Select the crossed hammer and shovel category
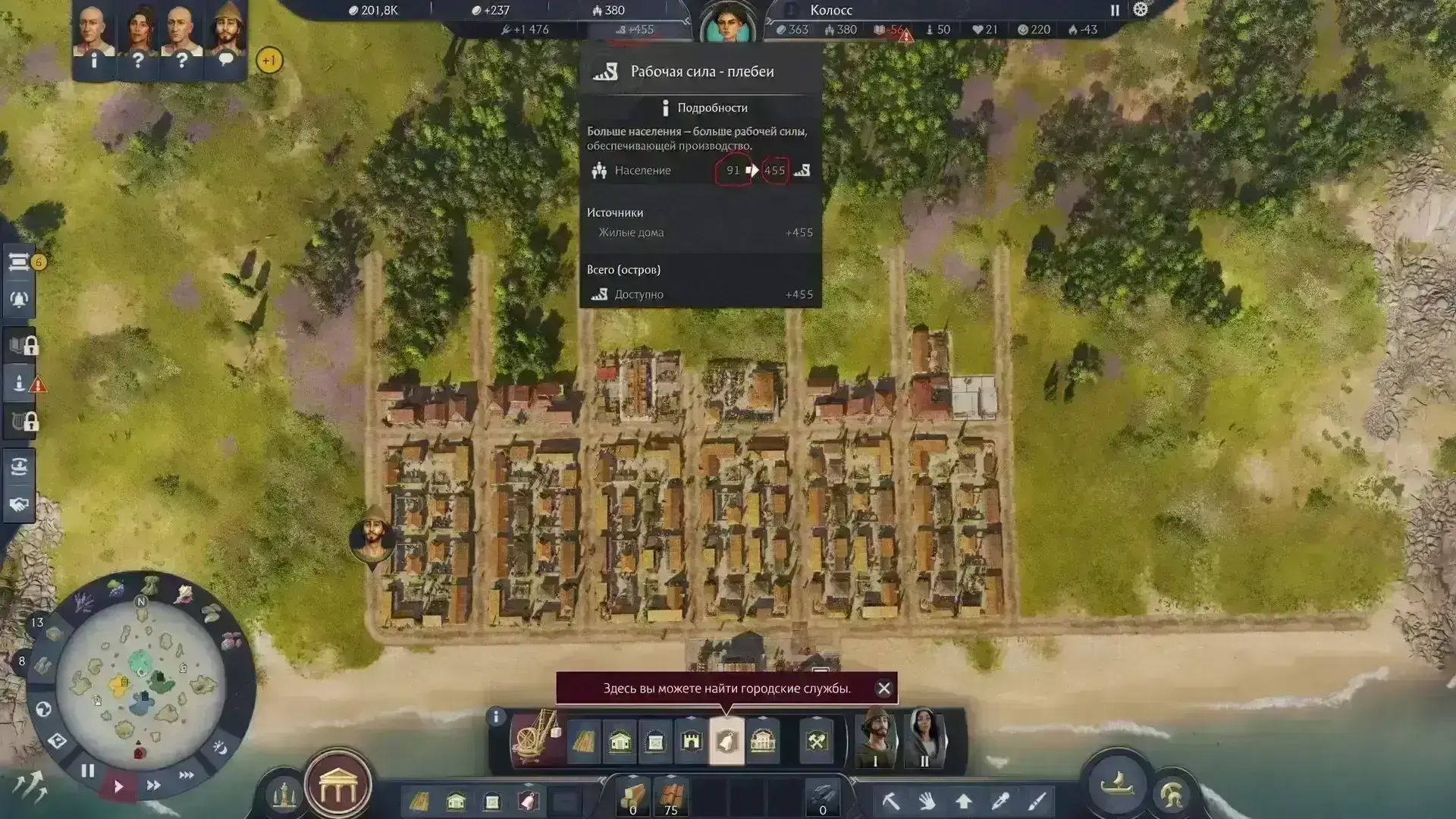1456x819 pixels. point(817,741)
